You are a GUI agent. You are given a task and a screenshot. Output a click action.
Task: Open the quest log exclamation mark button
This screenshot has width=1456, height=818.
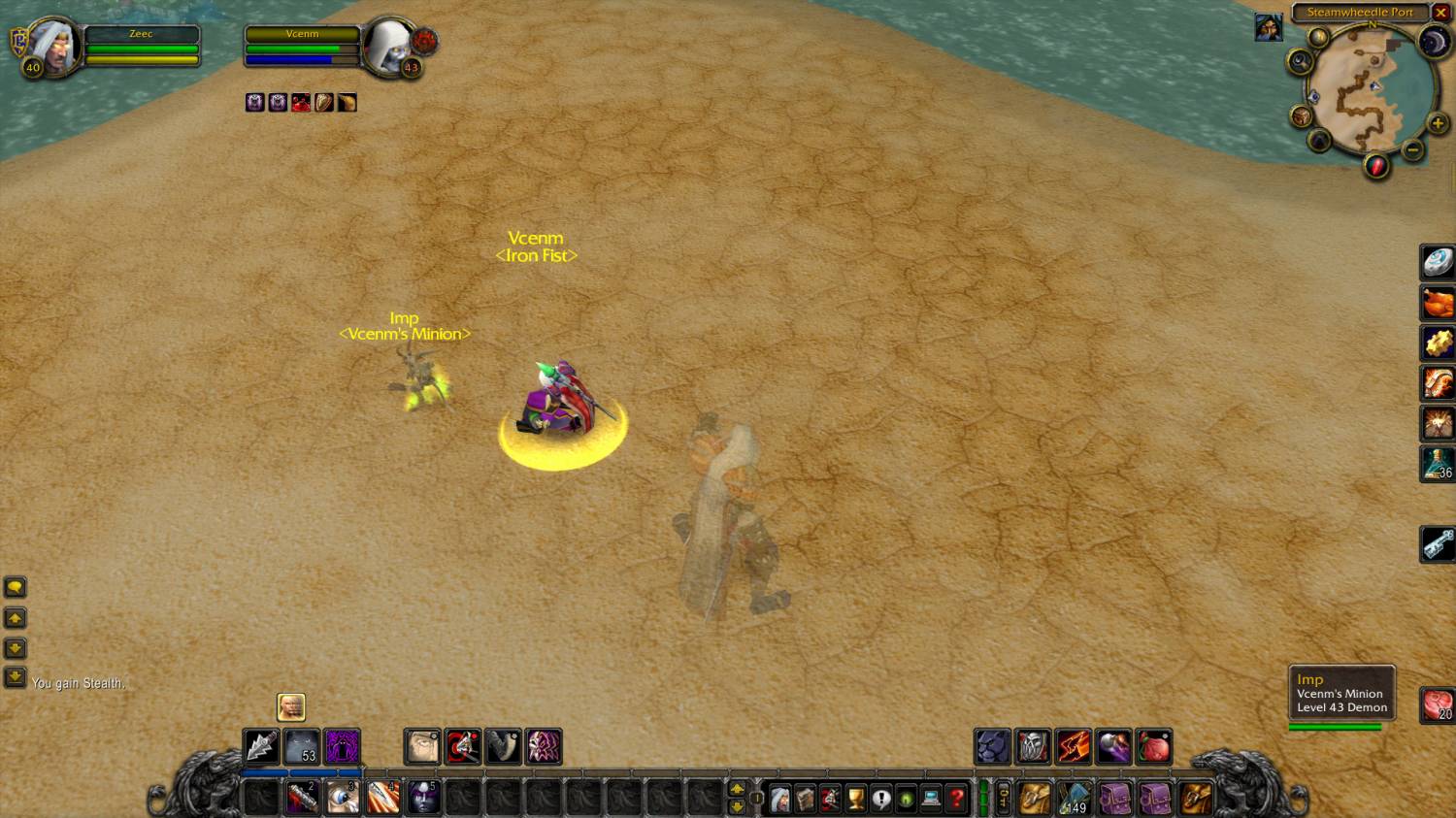tap(880, 799)
